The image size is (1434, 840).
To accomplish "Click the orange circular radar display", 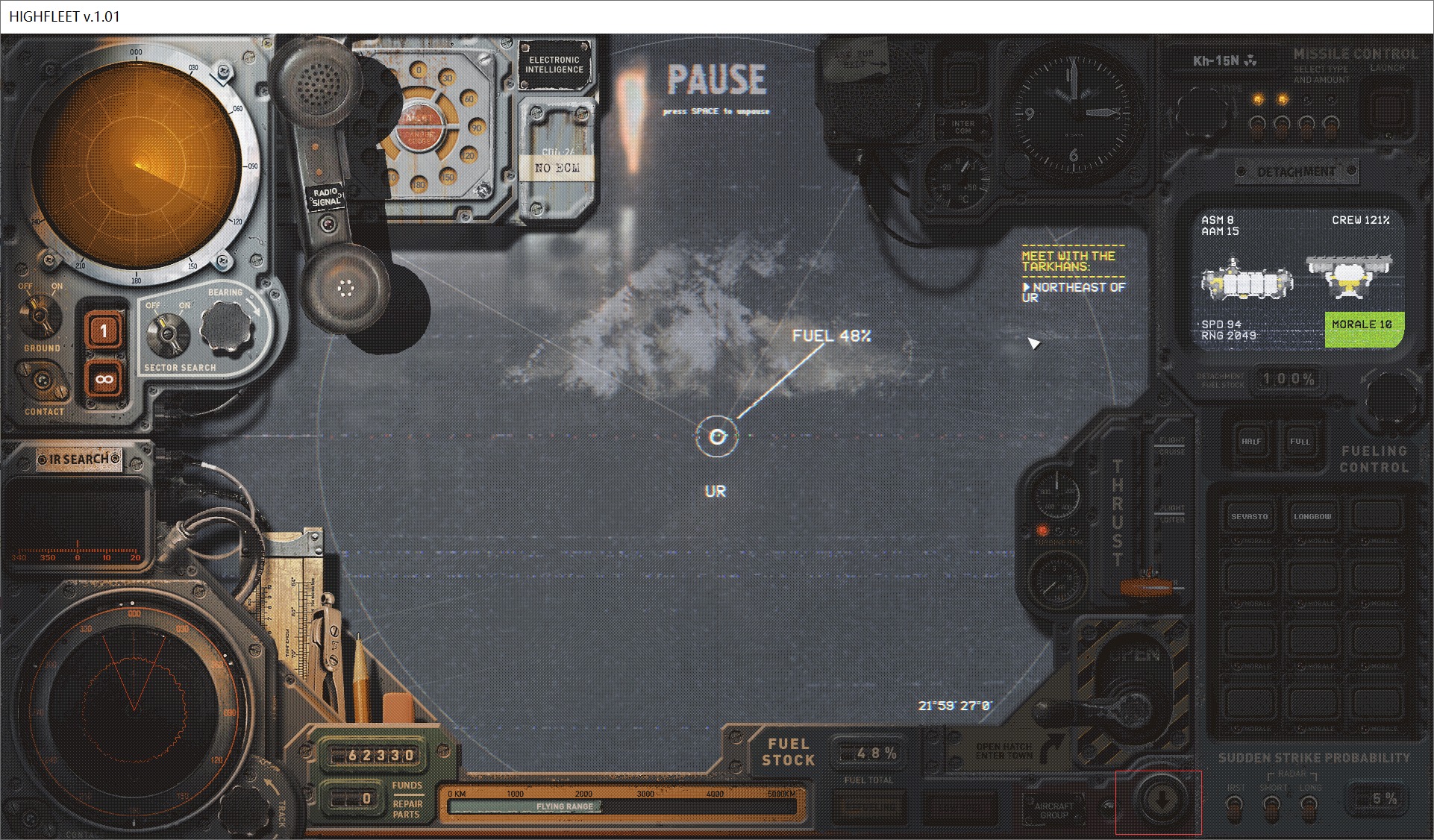I will click(137, 166).
